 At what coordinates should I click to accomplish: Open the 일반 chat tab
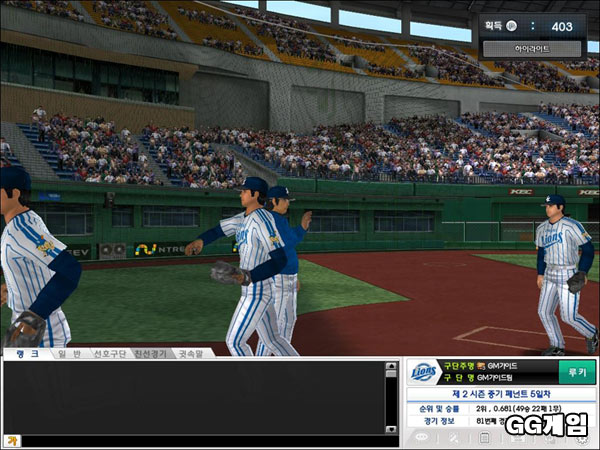[65, 353]
